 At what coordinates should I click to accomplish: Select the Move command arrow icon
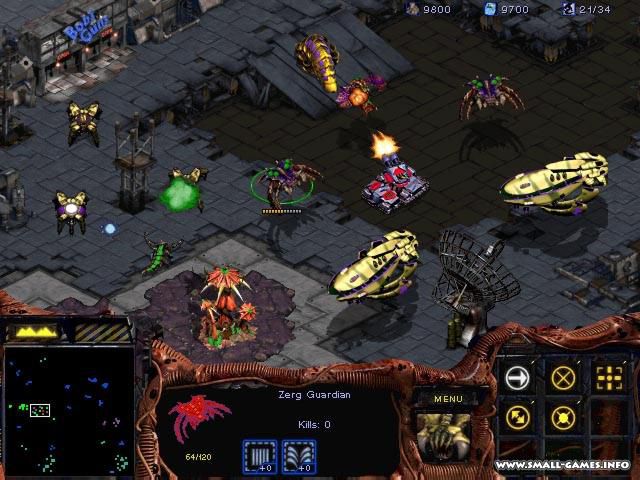pyautogui.click(x=518, y=377)
